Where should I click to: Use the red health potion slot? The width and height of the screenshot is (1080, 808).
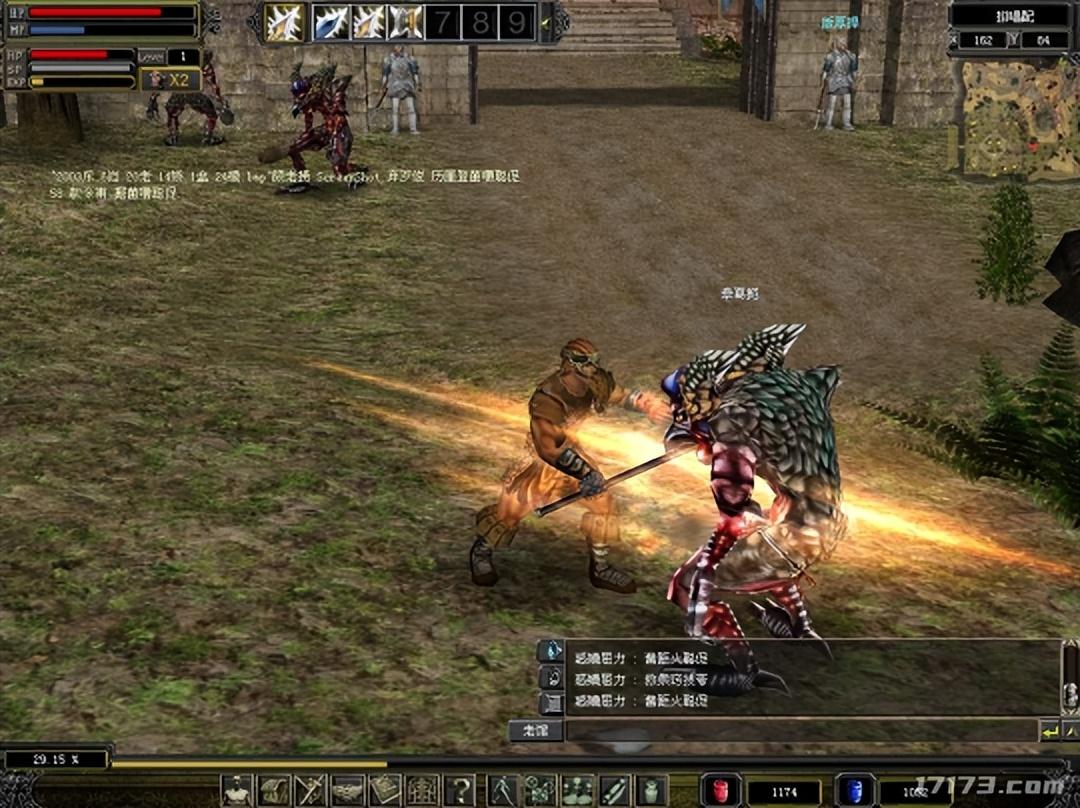click(720, 790)
